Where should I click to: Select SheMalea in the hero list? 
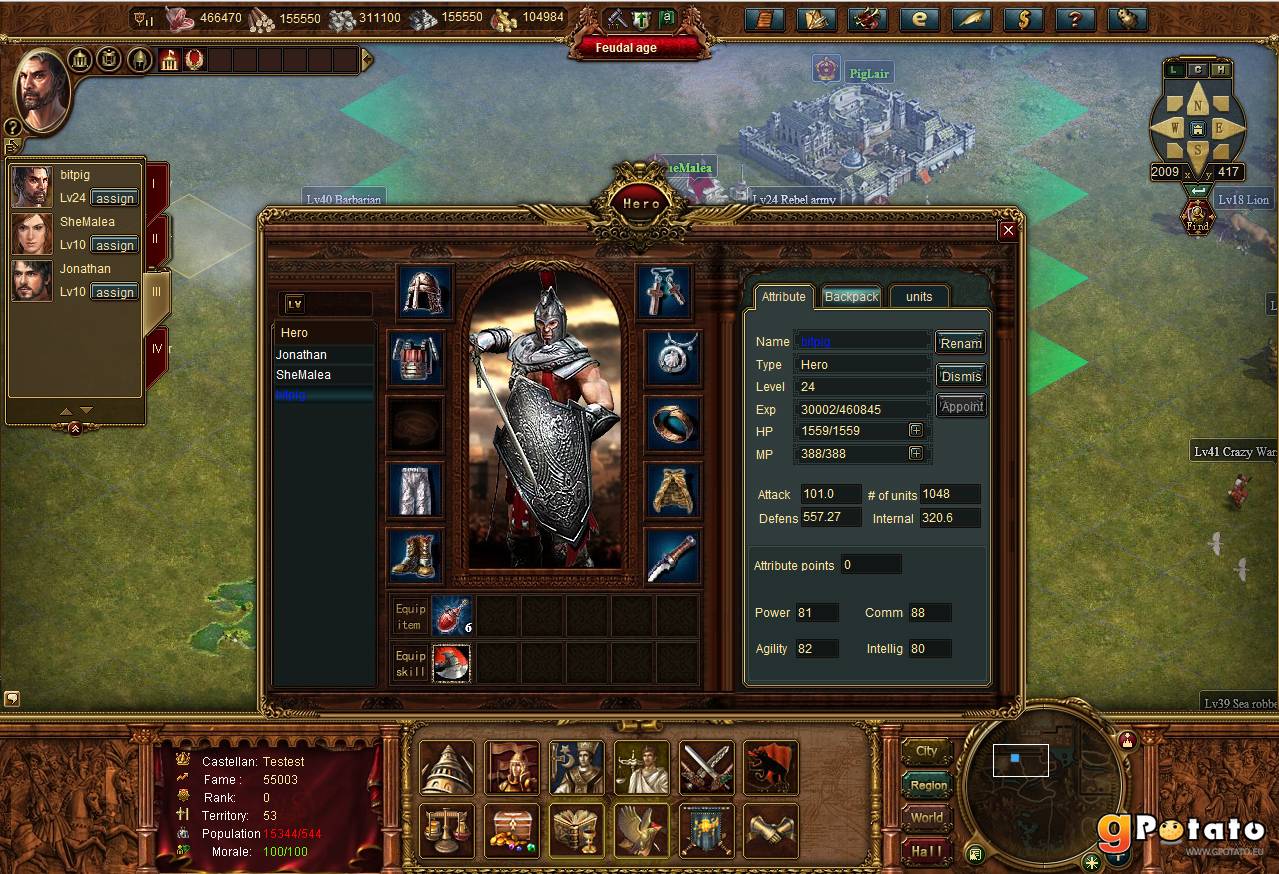[x=303, y=375]
